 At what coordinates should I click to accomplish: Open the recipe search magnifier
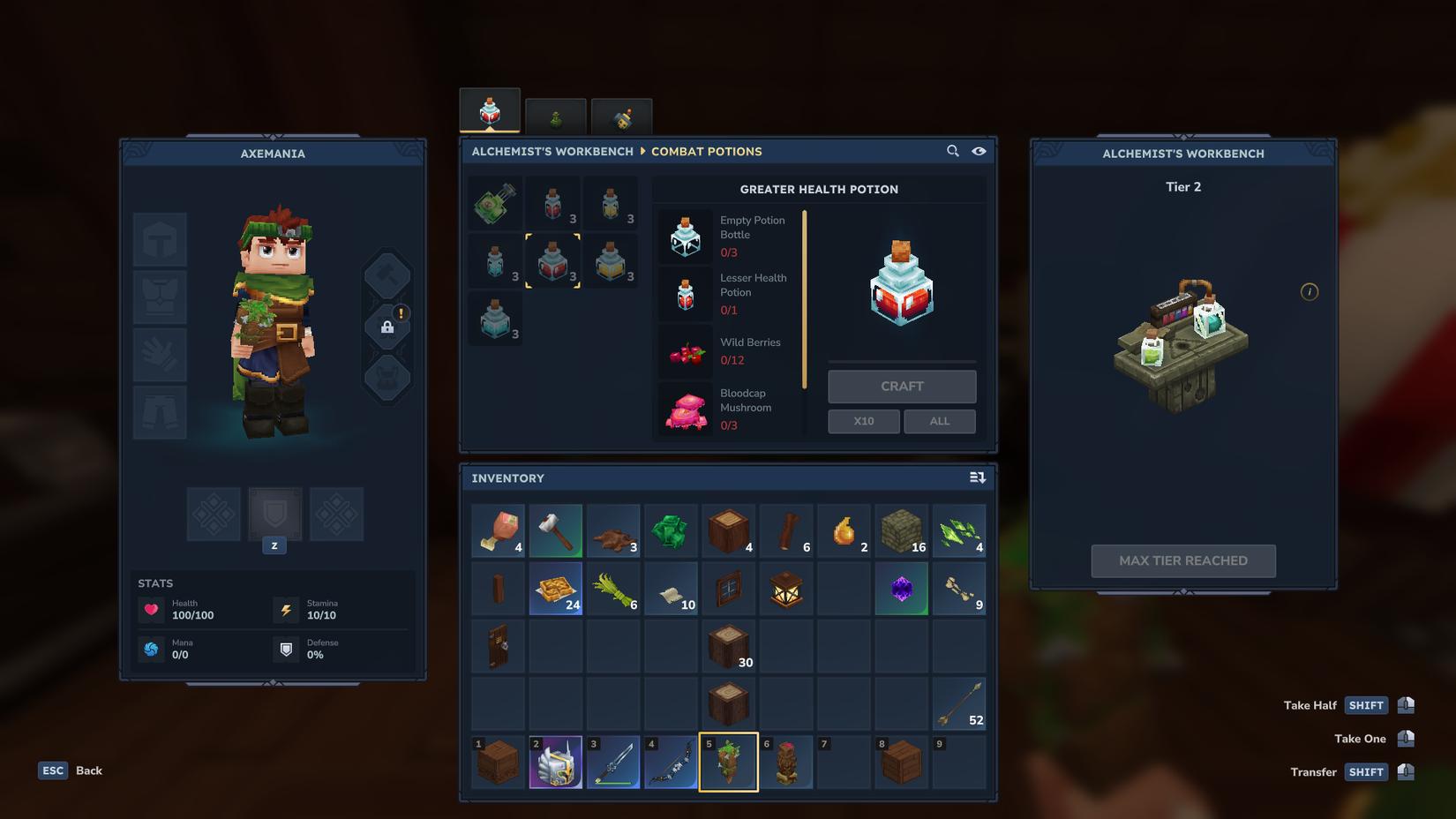click(x=953, y=151)
